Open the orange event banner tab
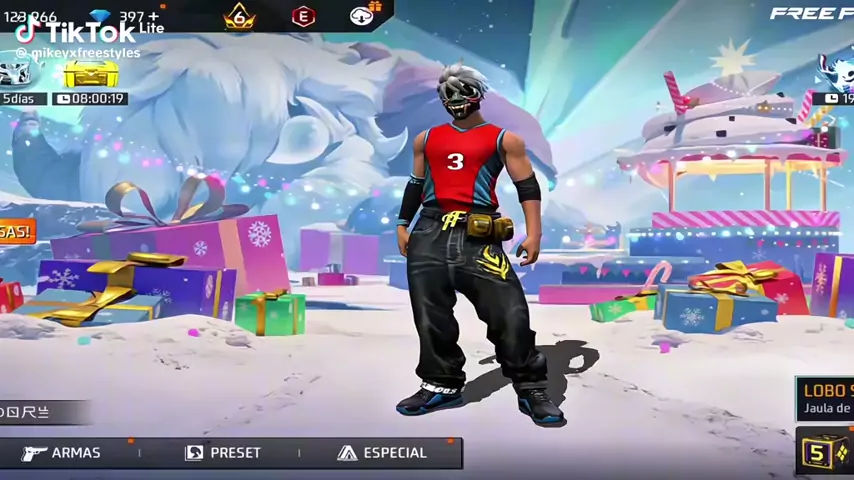Screen dimensions: 854x480 15,232
